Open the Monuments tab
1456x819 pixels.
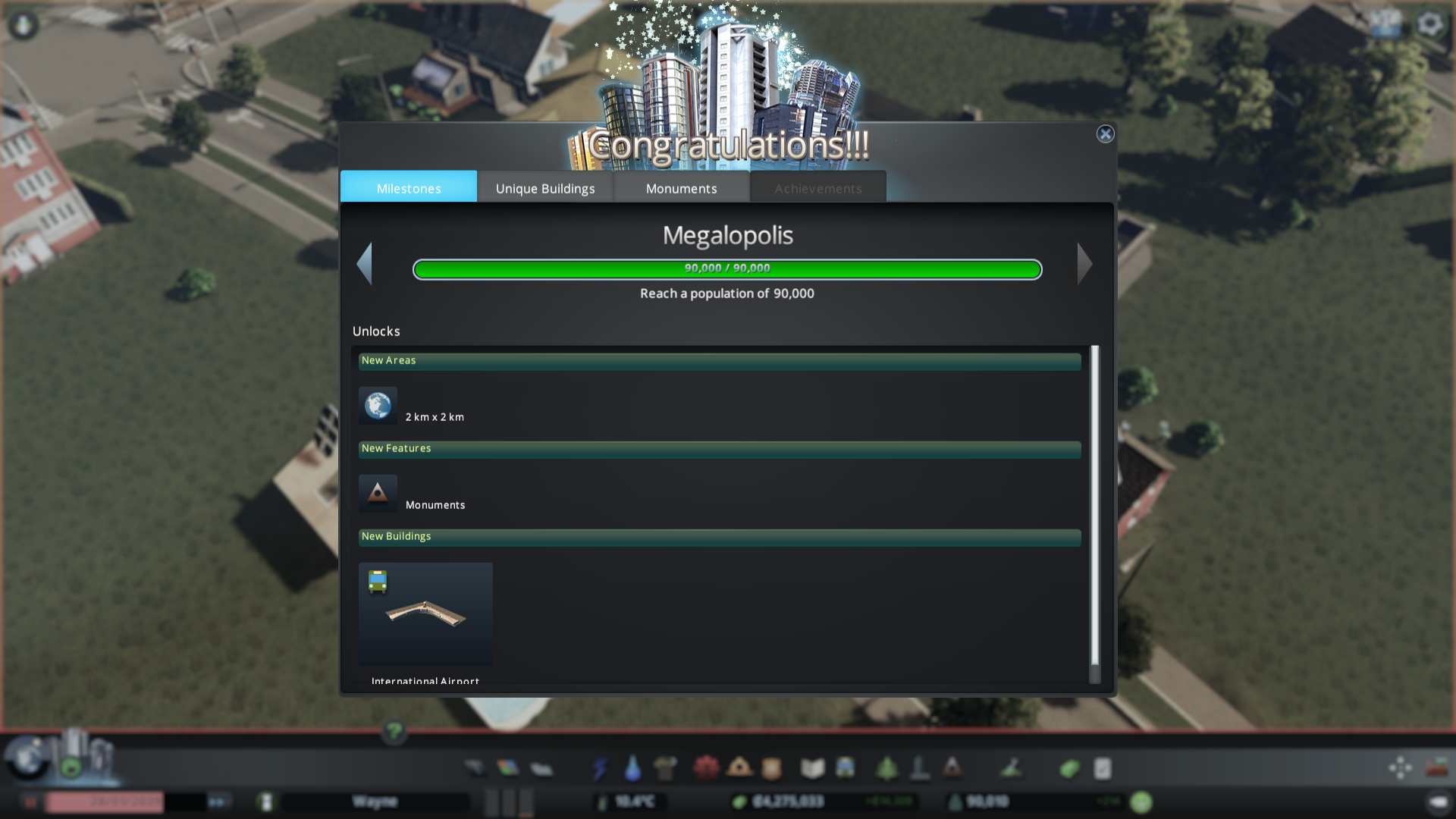(x=680, y=188)
